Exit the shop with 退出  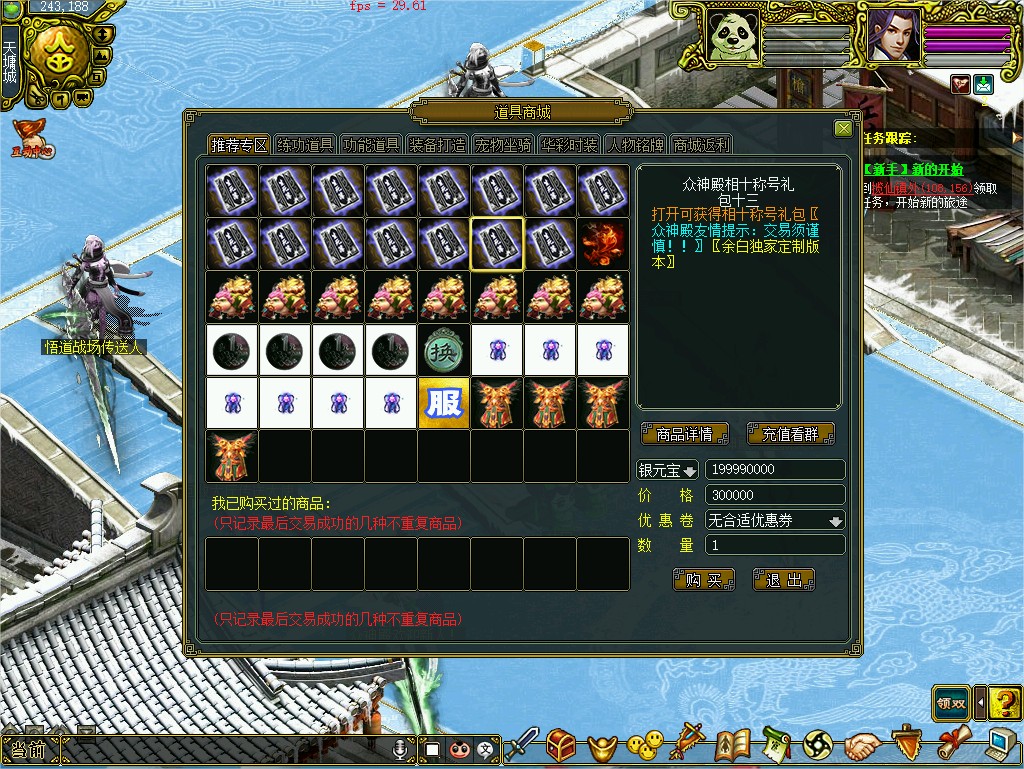[784, 580]
